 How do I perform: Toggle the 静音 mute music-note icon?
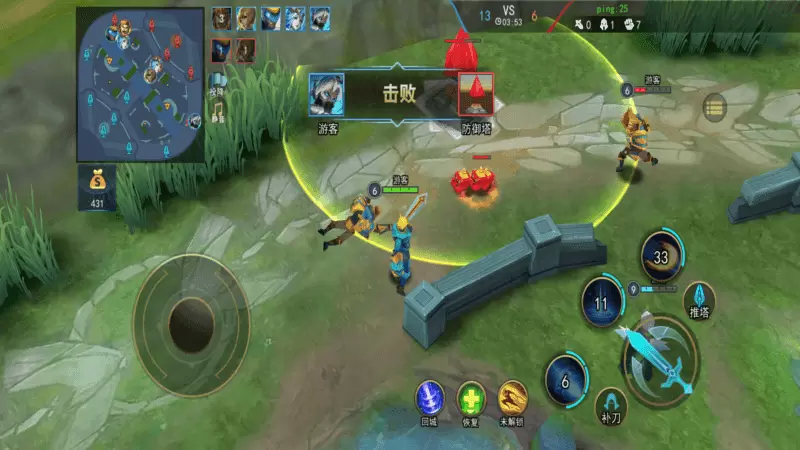(x=218, y=110)
